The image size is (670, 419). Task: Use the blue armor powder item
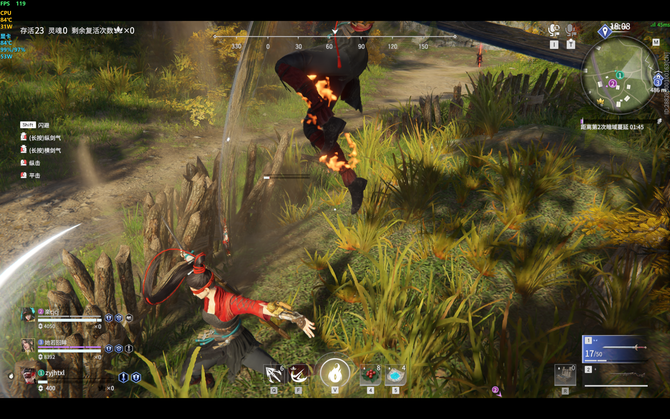click(395, 373)
